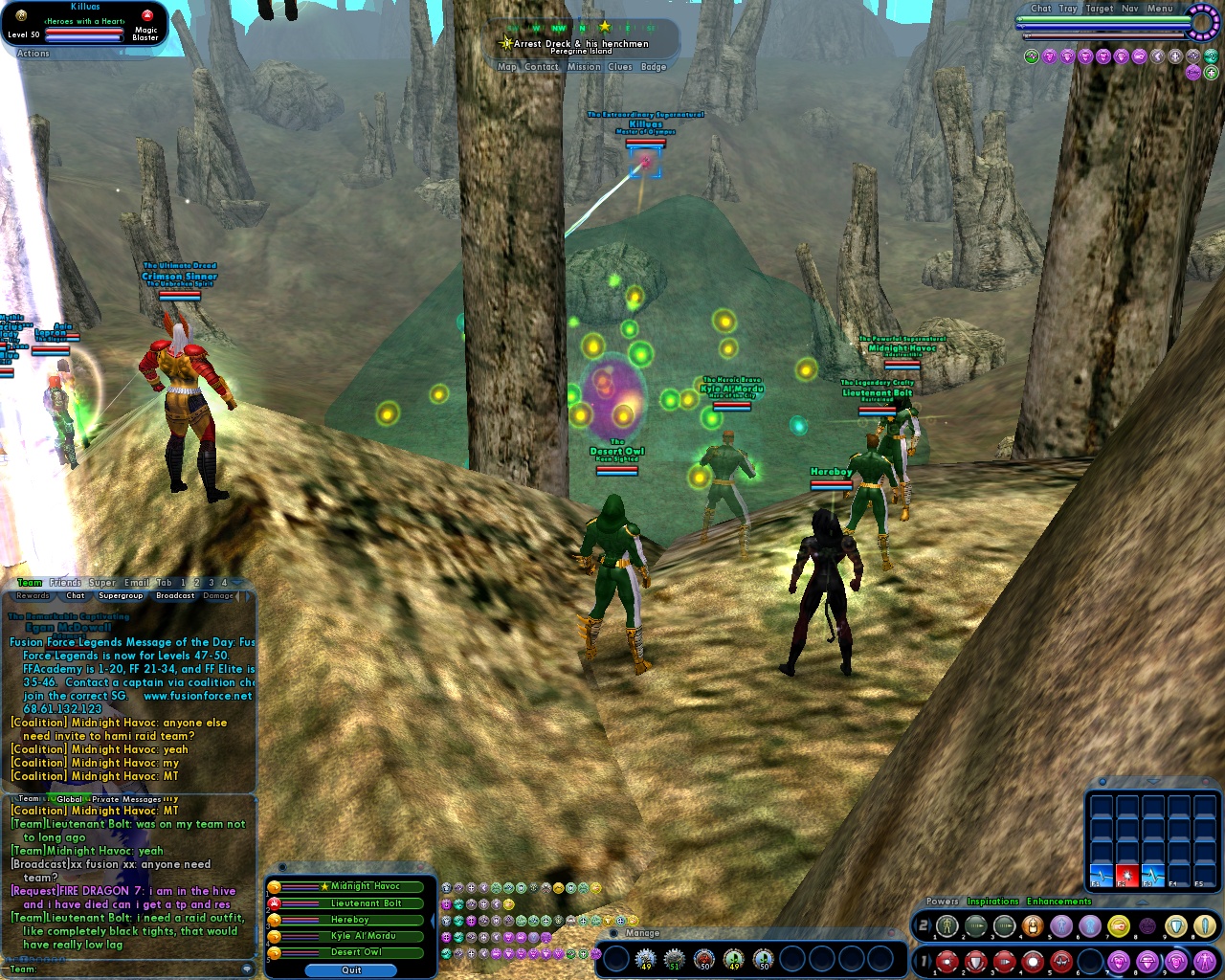Image resolution: width=1225 pixels, height=980 pixels.
Task: Click the Quit button in team window
Action: [x=351, y=970]
